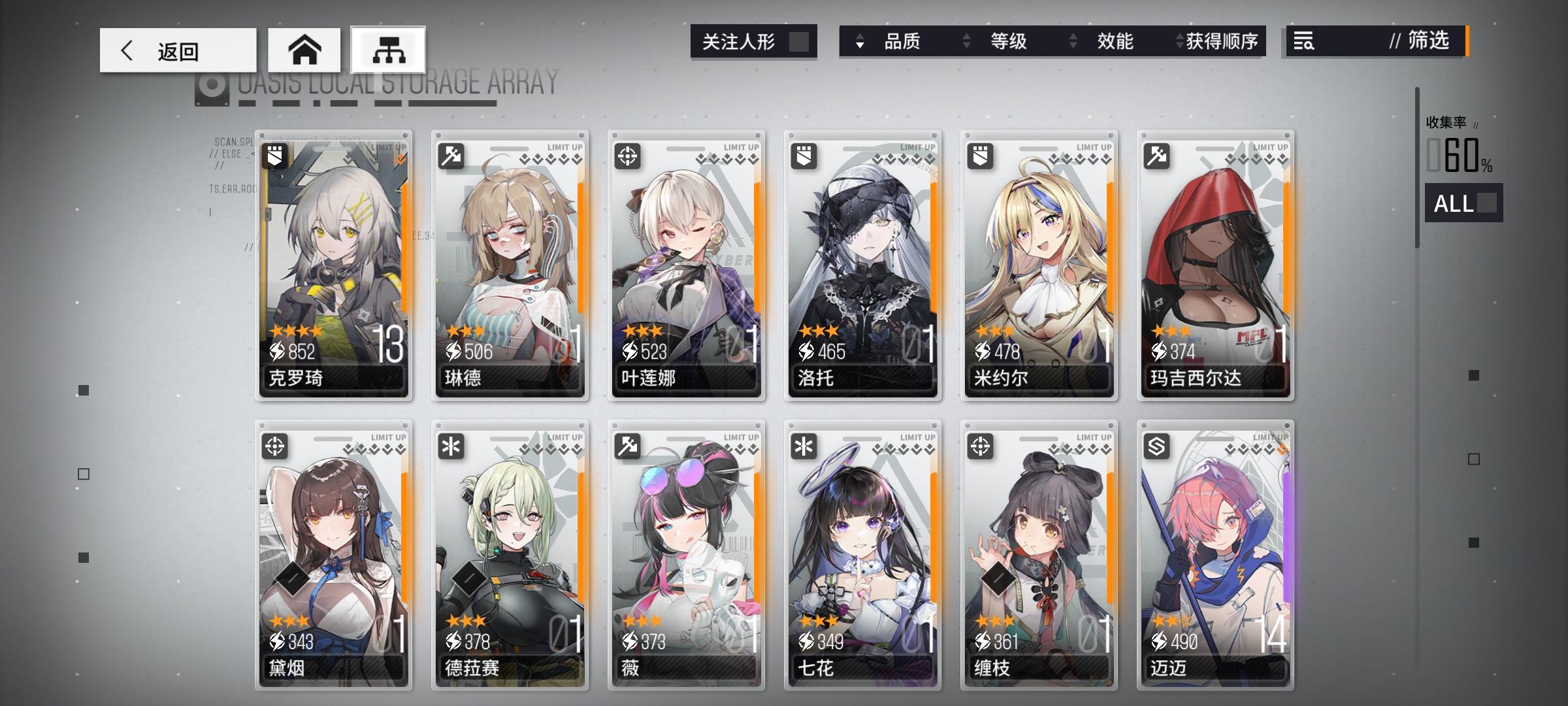Click the 返回 back button

[177, 49]
